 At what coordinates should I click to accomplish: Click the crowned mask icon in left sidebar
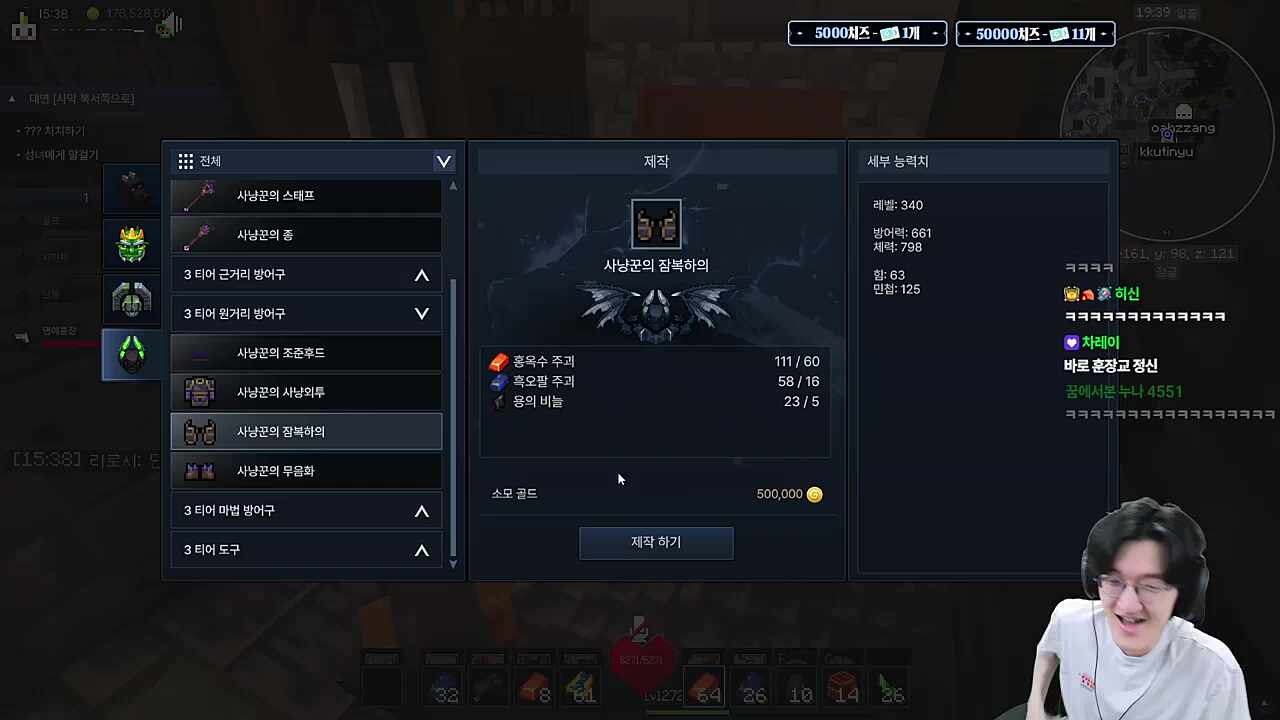click(x=132, y=243)
